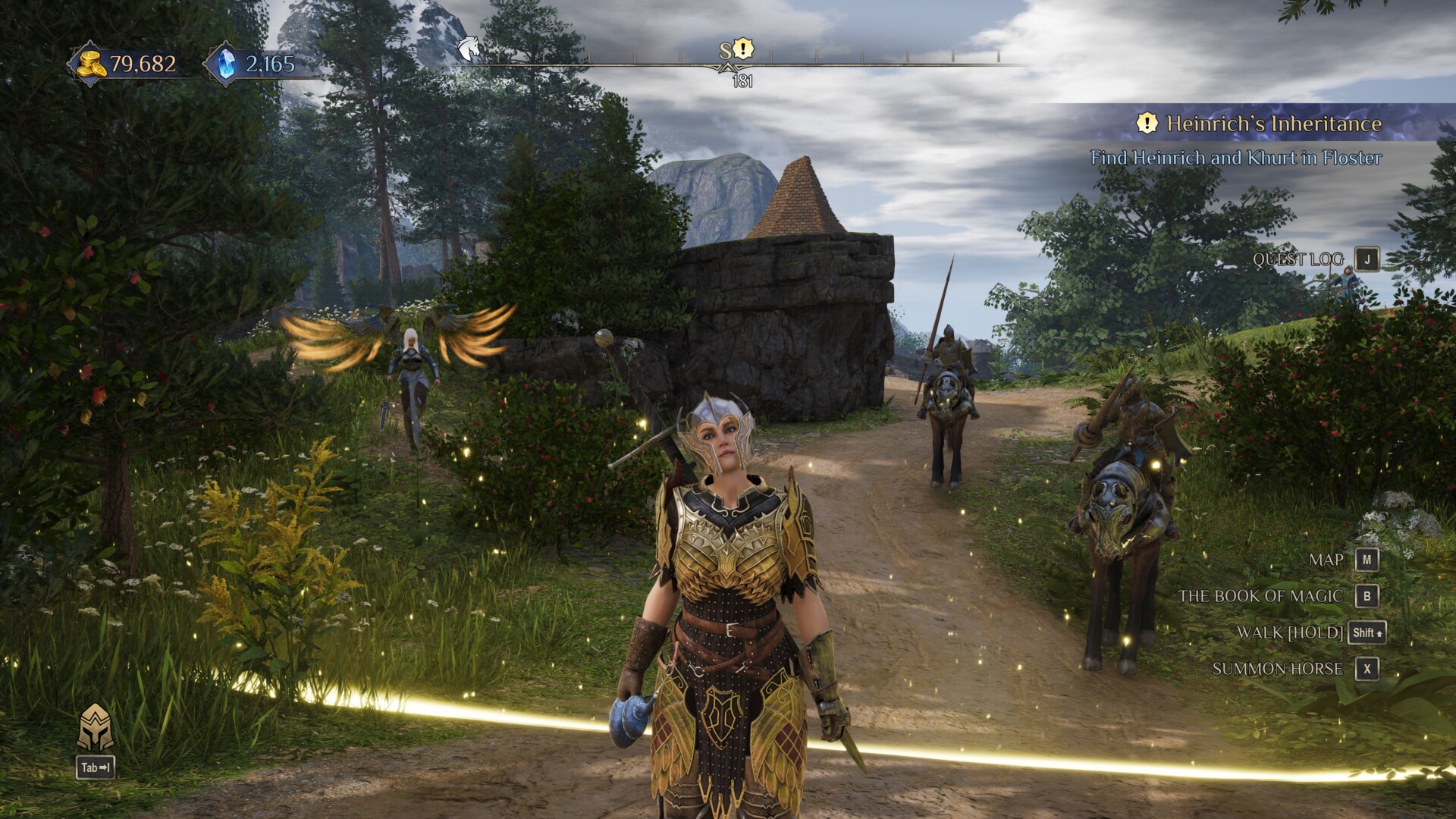Open the Map label
The width and height of the screenshot is (1456, 819).
point(1326,560)
